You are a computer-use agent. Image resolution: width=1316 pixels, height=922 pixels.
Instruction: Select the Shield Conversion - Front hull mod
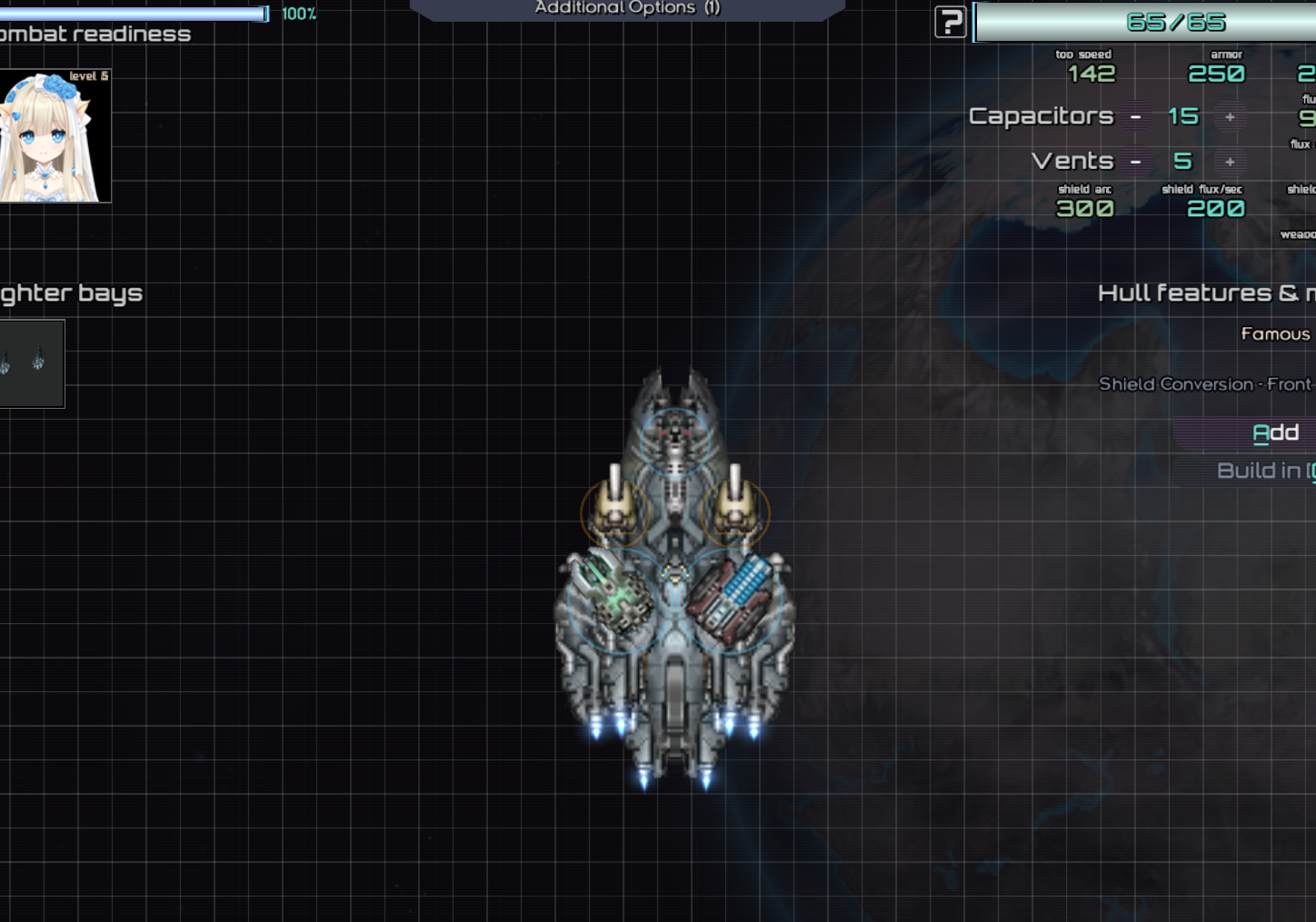click(1204, 384)
